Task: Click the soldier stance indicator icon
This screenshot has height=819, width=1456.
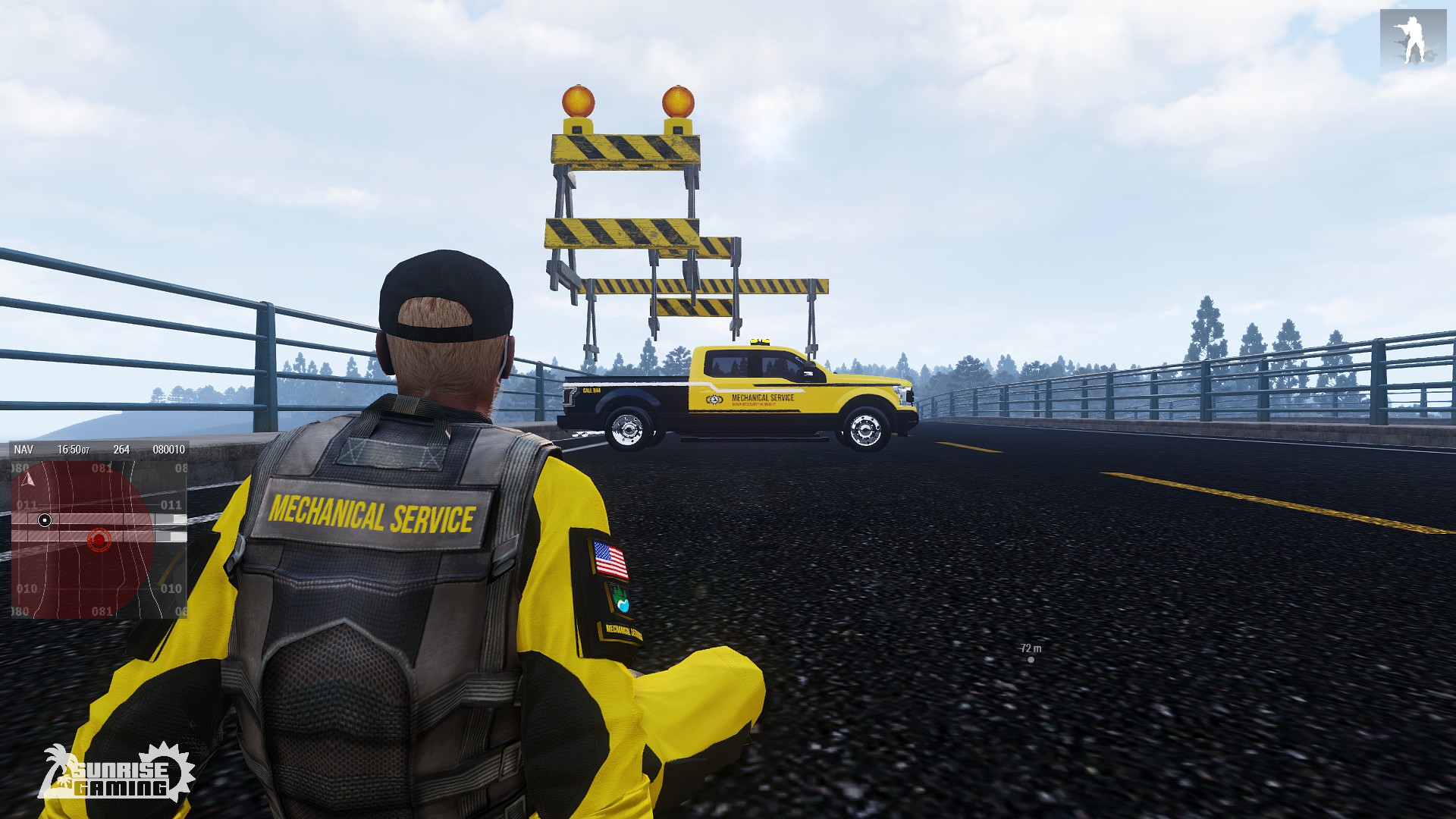Action: pos(1412,39)
